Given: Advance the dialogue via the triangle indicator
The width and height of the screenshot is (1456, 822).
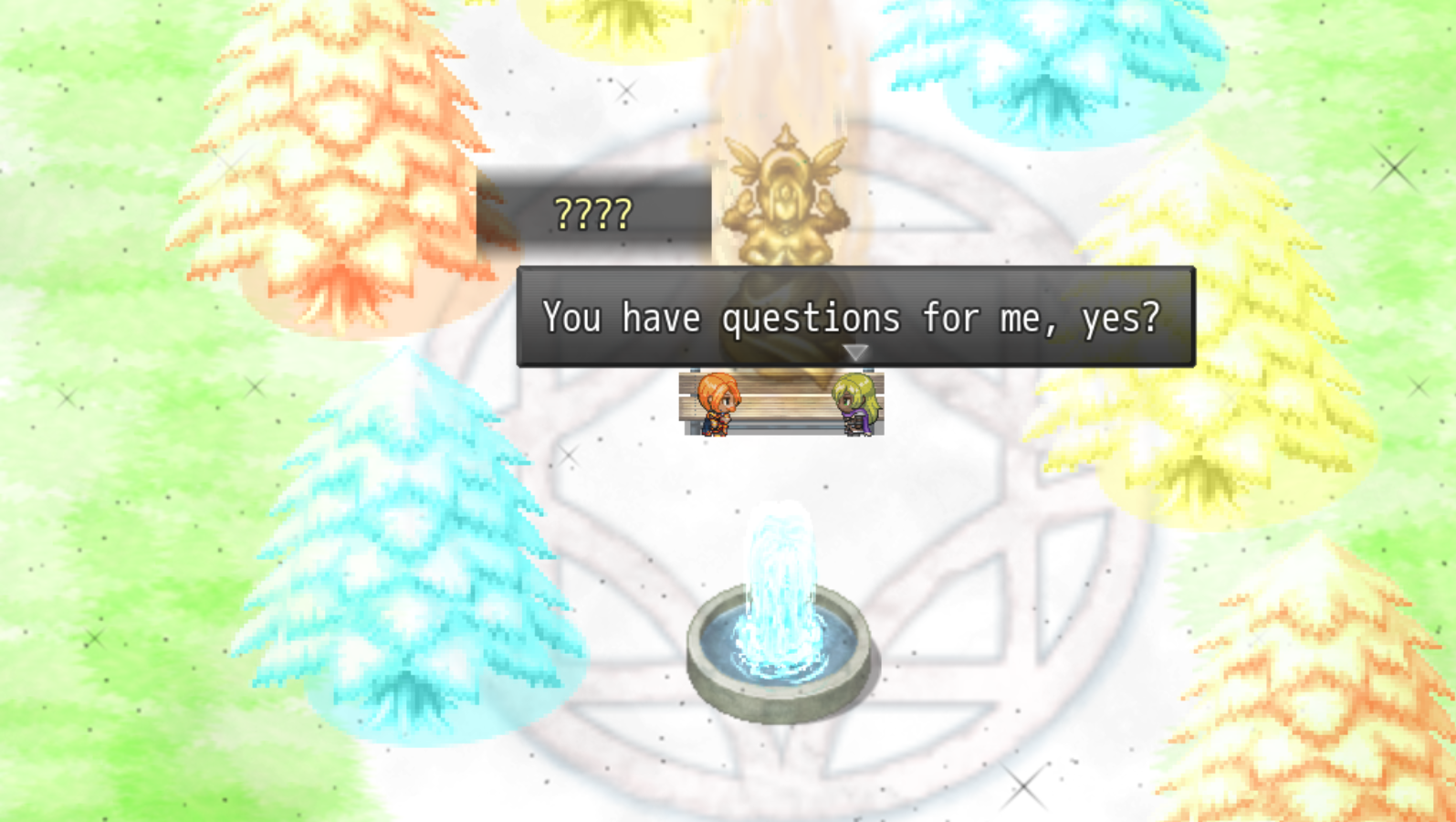Looking at the screenshot, I should tap(856, 352).
